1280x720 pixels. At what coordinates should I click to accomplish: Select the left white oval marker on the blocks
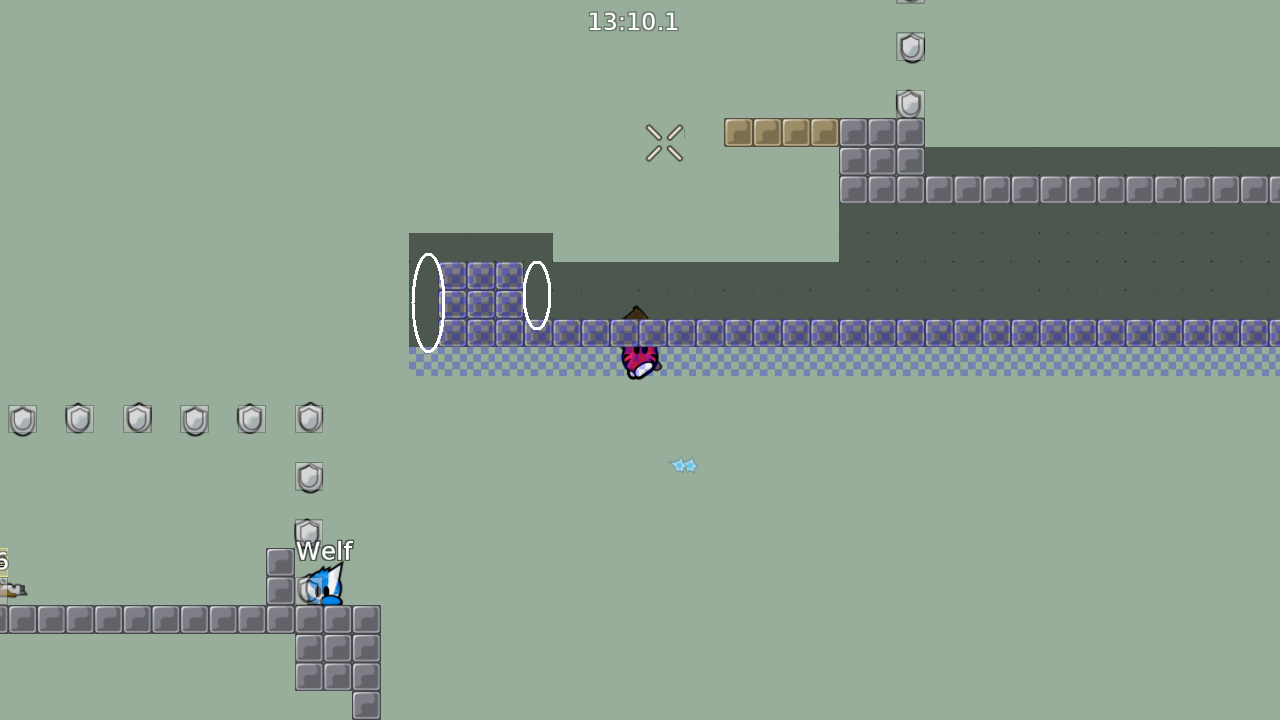(428, 300)
